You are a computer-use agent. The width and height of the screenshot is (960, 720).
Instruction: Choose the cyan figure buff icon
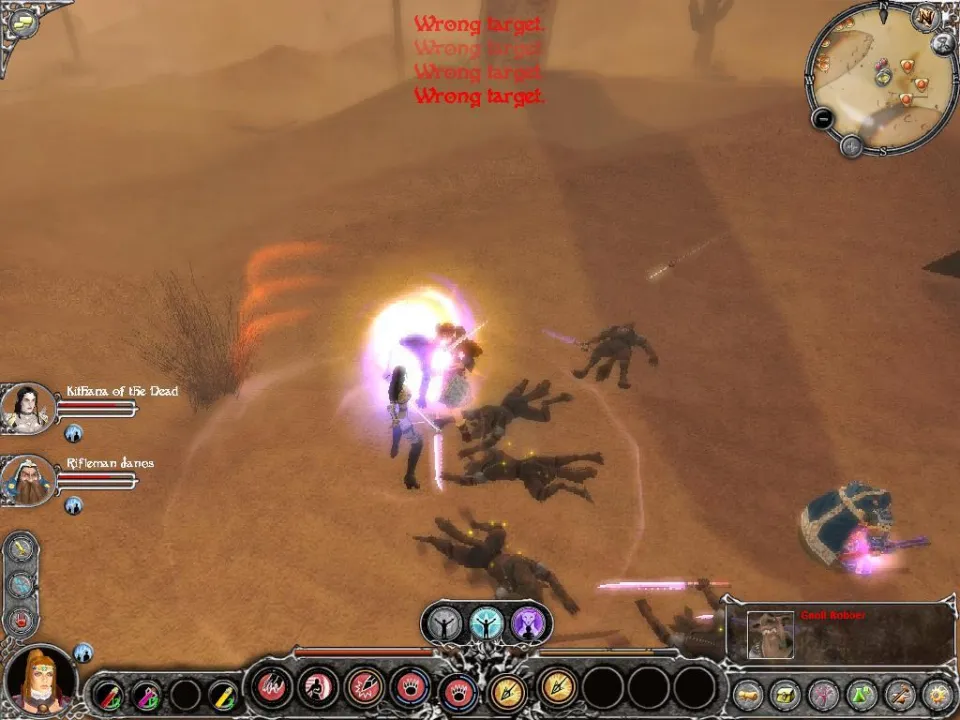[487, 624]
